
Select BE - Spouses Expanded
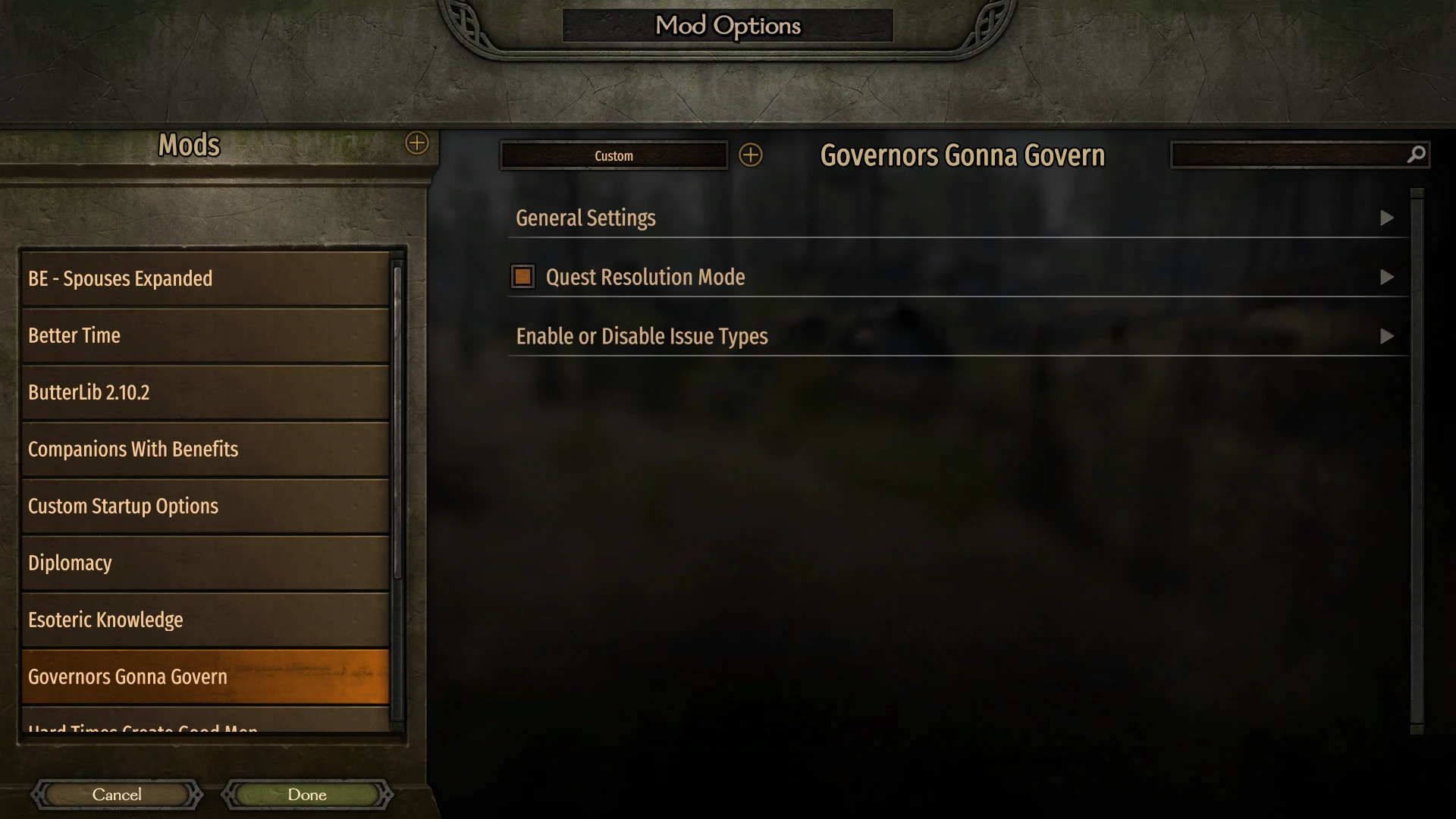coord(205,278)
